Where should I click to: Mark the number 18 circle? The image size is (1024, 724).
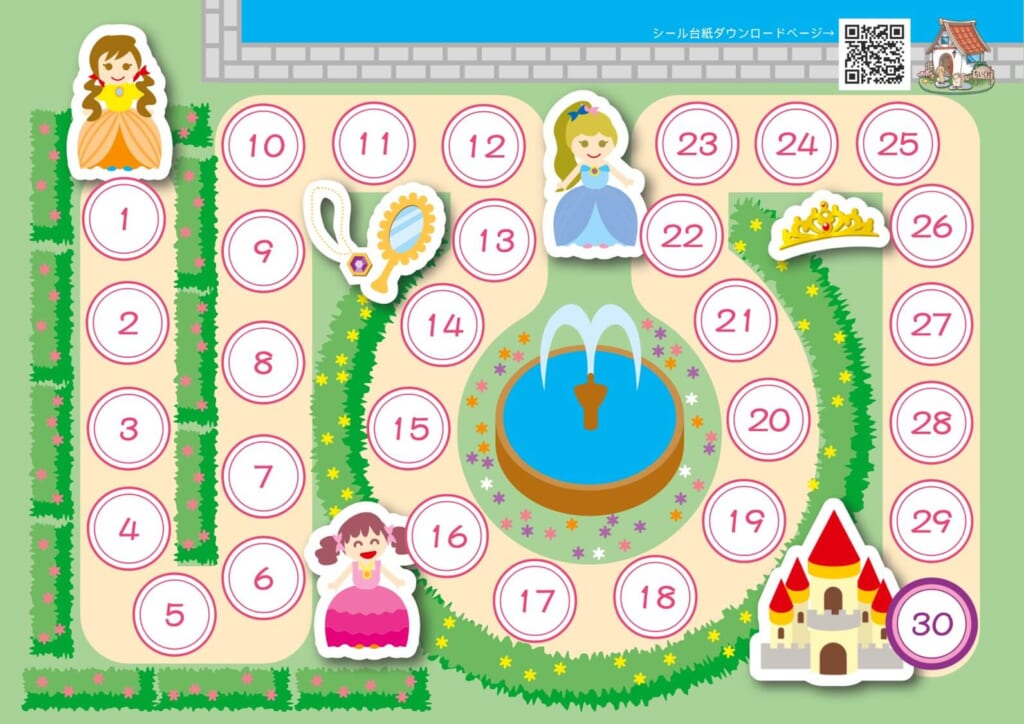click(x=656, y=597)
